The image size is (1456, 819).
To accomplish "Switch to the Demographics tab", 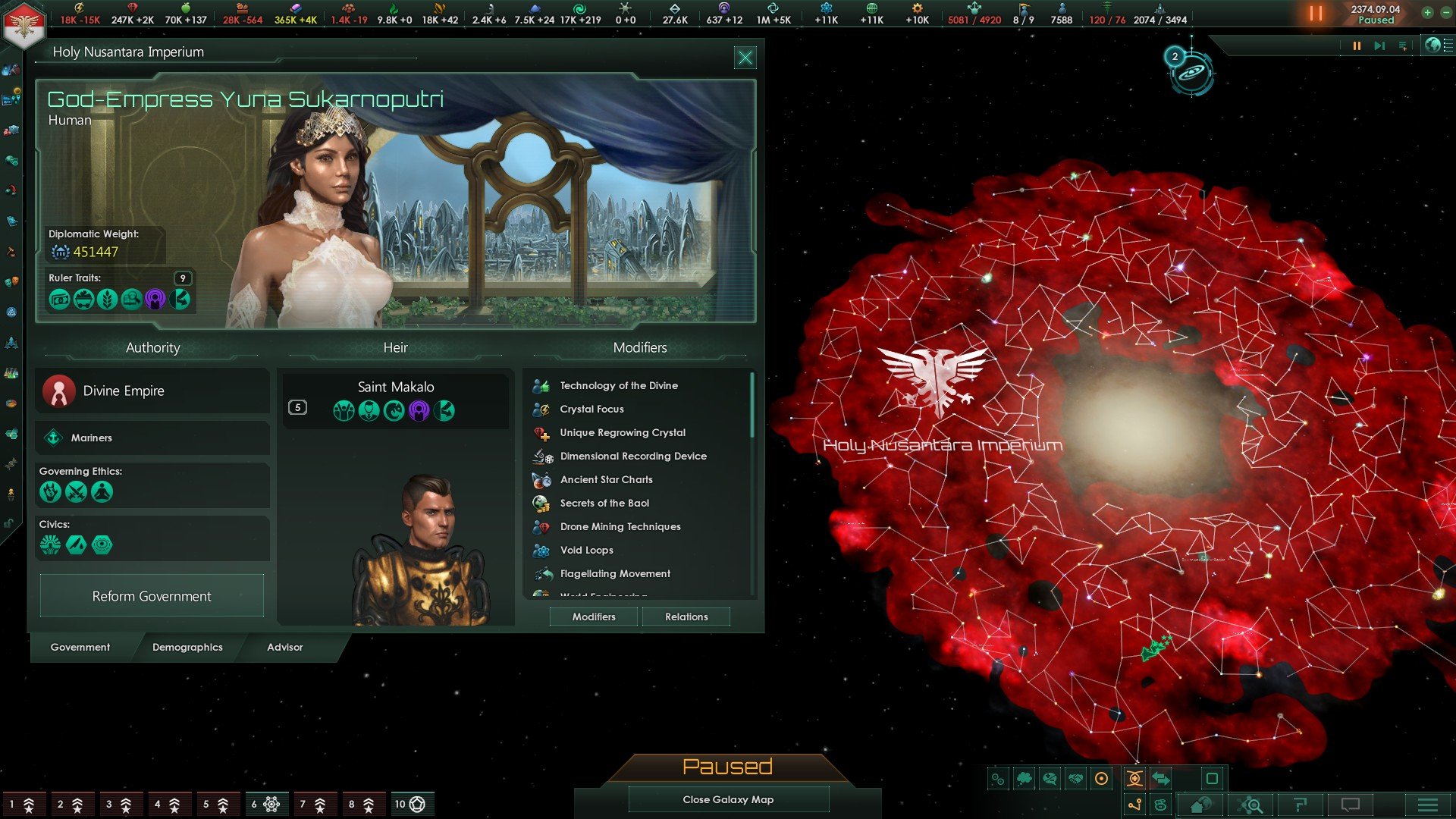I will (x=187, y=647).
